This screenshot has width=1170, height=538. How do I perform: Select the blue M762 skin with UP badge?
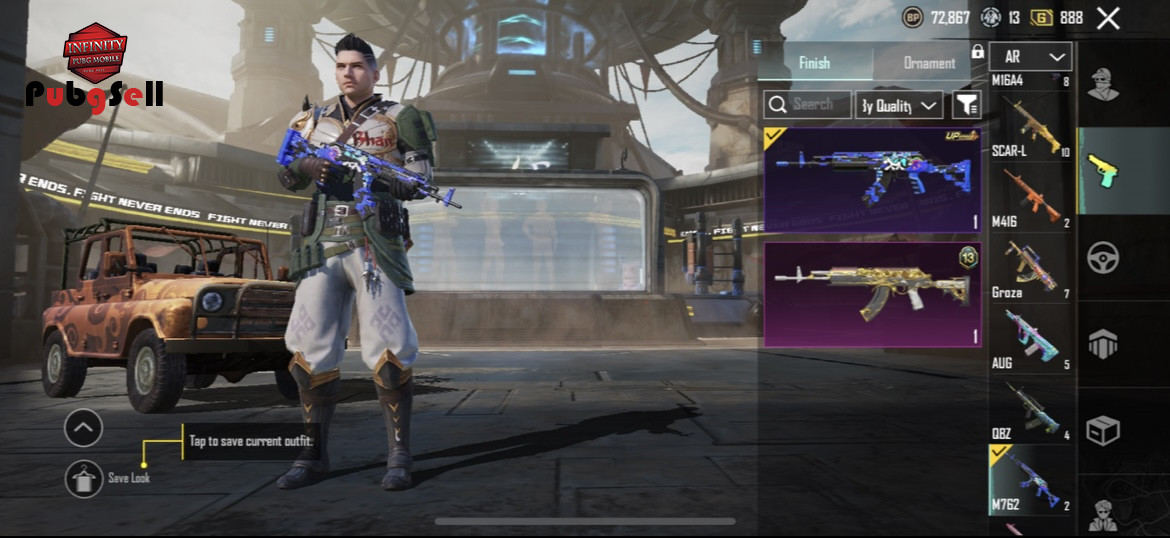click(872, 180)
